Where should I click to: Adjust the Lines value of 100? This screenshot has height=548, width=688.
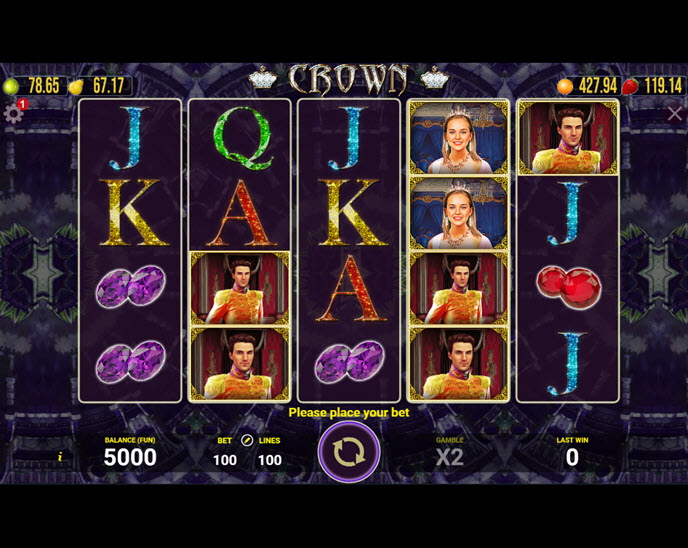point(269,460)
